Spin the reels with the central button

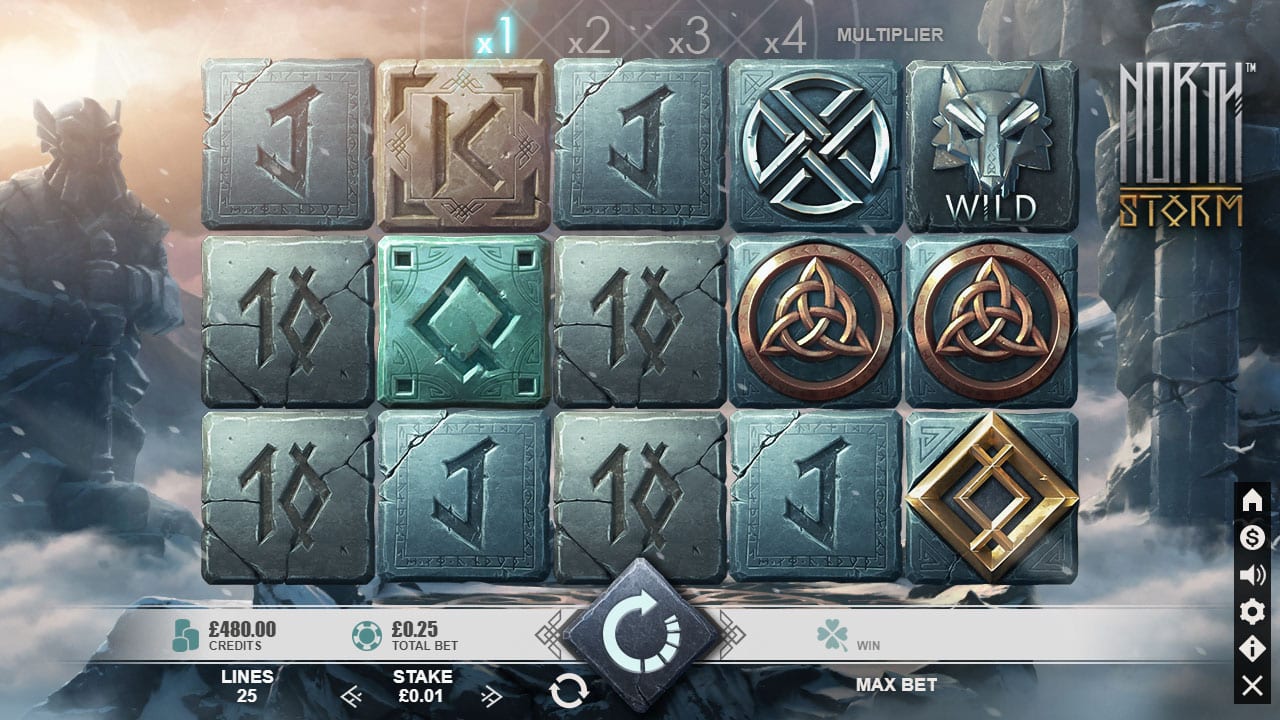click(x=640, y=632)
